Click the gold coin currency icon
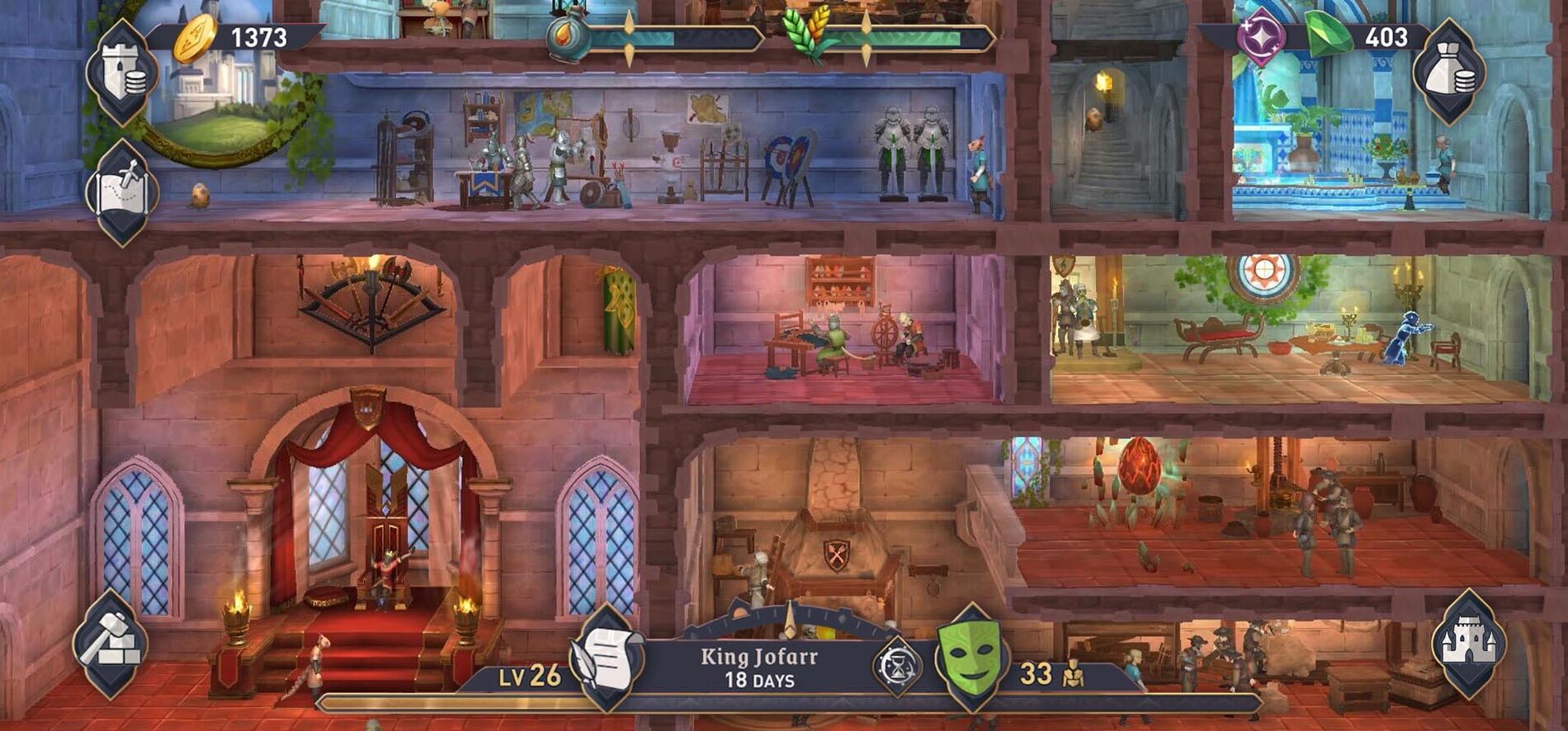 point(195,38)
